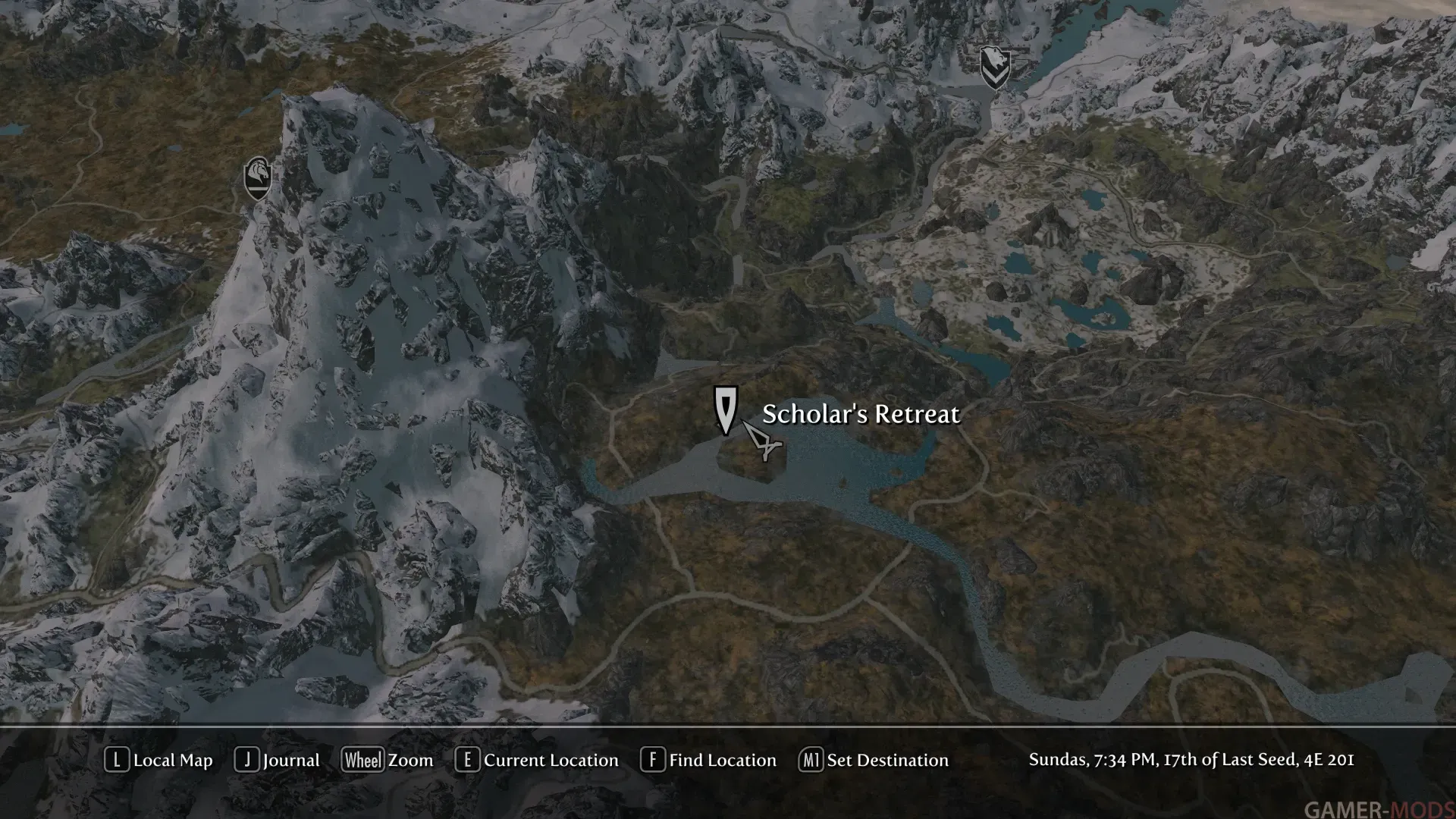Click the horse-head shield city marker

tap(258, 178)
